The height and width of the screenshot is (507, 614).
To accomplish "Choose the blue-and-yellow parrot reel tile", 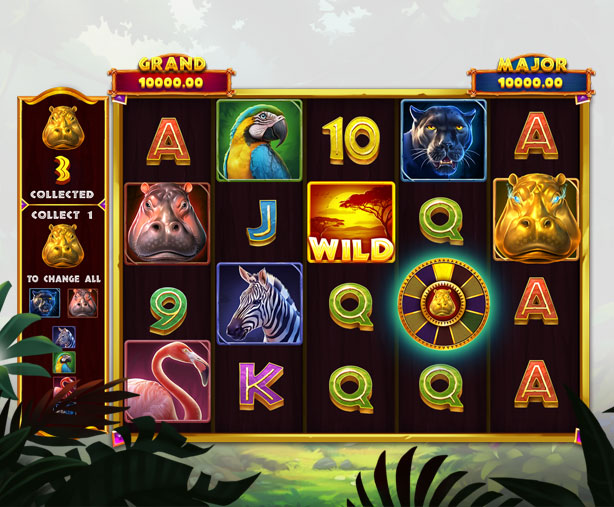I will (x=259, y=140).
